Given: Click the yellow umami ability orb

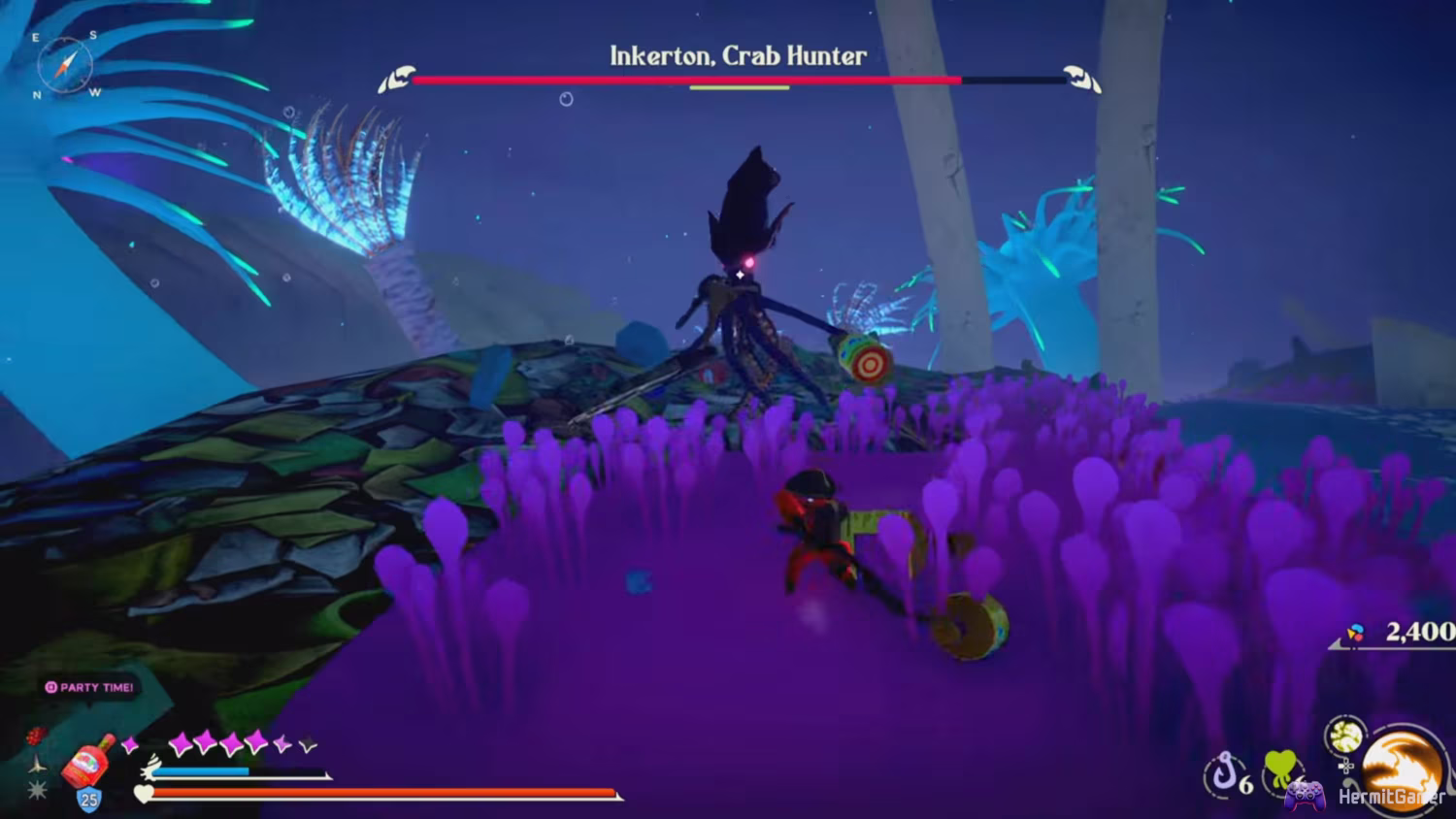Looking at the screenshot, I should tap(1345, 736).
